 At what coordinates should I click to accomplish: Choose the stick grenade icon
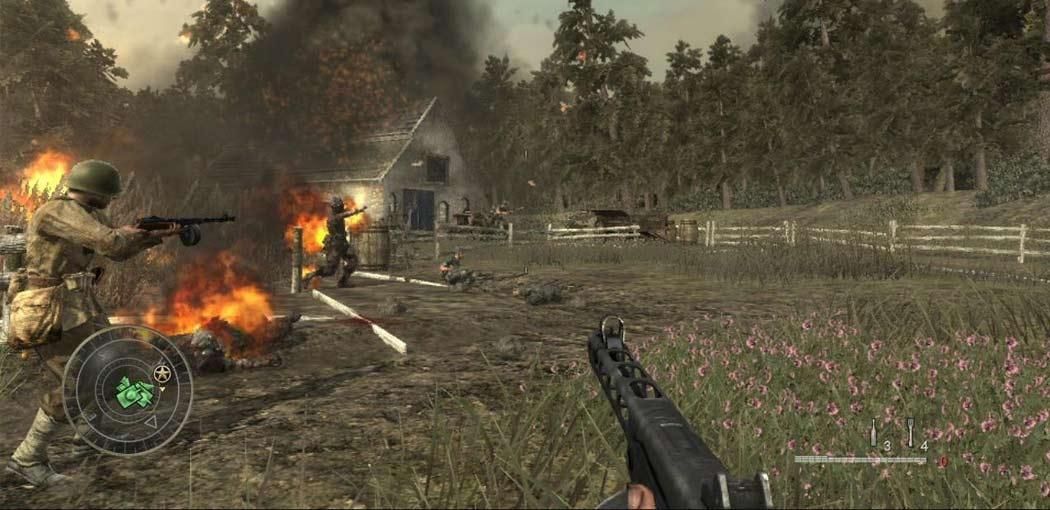910,432
